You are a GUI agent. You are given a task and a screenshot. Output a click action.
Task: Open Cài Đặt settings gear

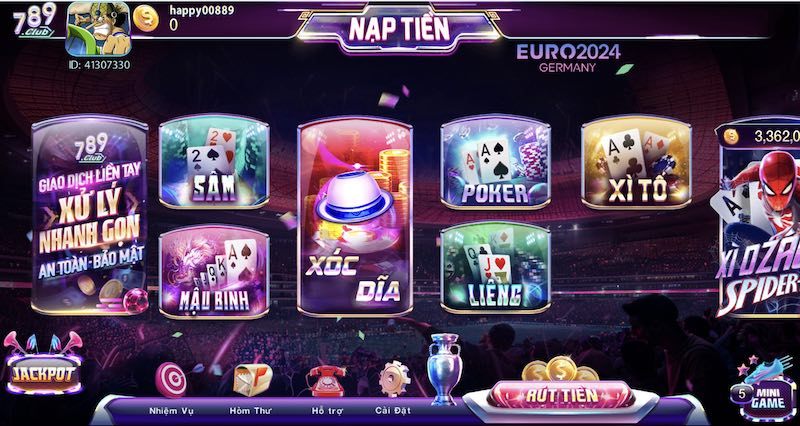(393, 380)
